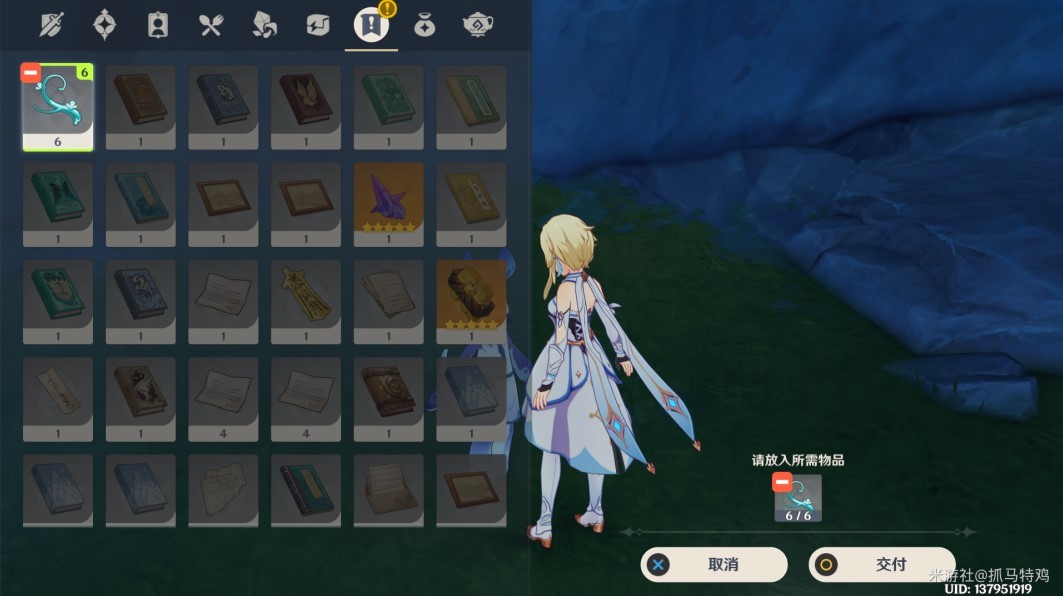1063x596 pixels.
Task: Switch to the character development items tab
Action: tap(158, 25)
